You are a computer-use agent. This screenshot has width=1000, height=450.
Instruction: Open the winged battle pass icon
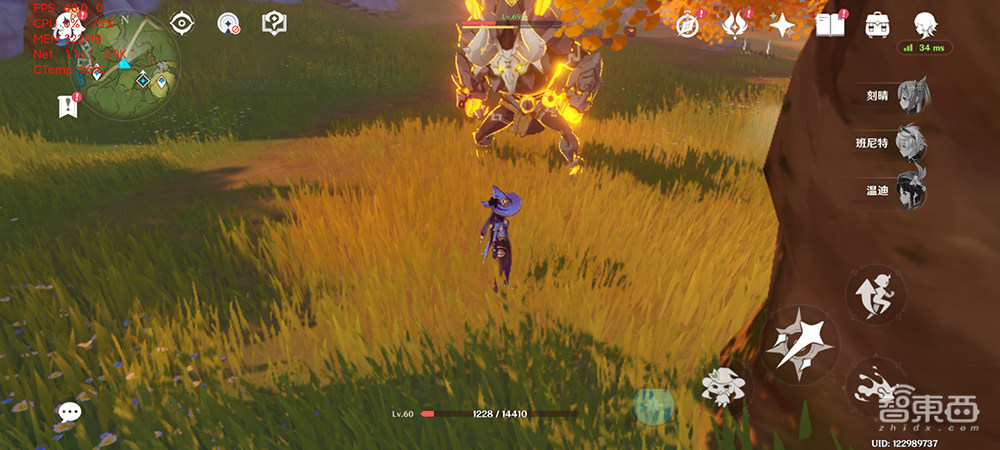tap(735, 24)
